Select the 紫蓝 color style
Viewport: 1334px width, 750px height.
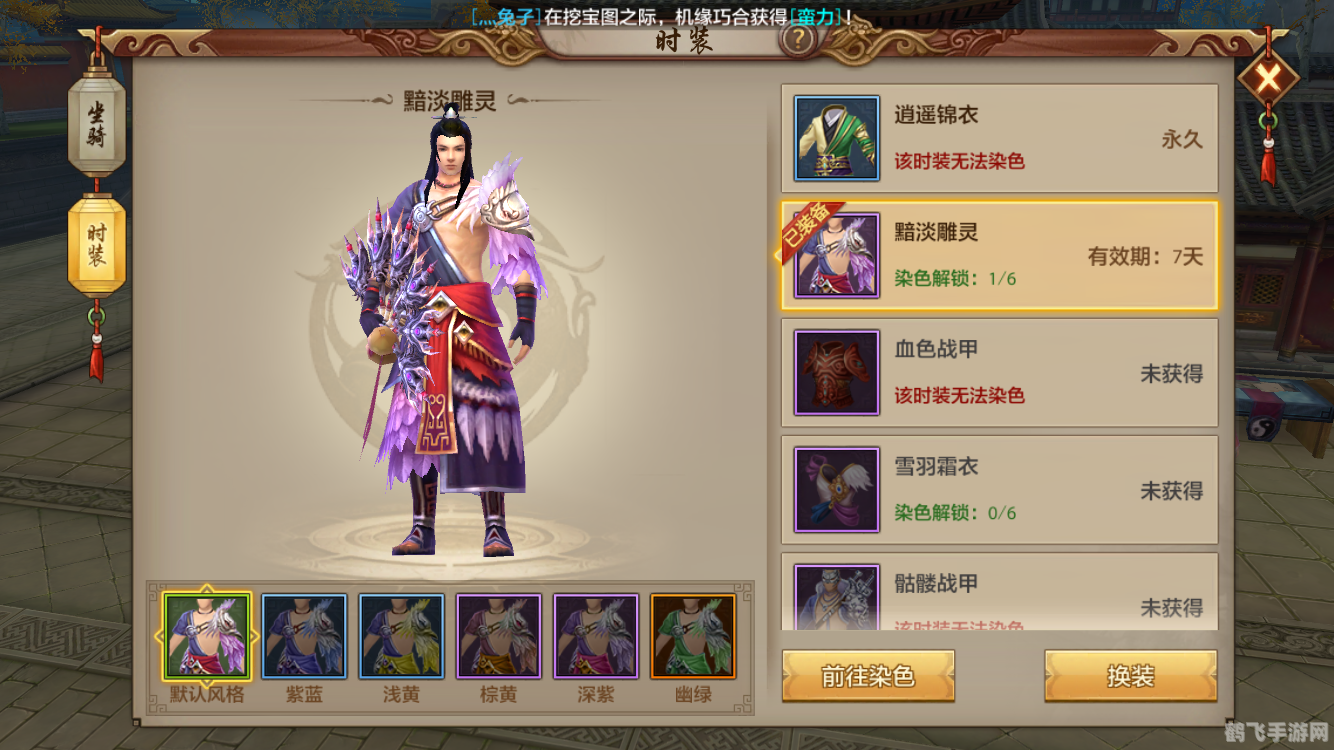305,633
